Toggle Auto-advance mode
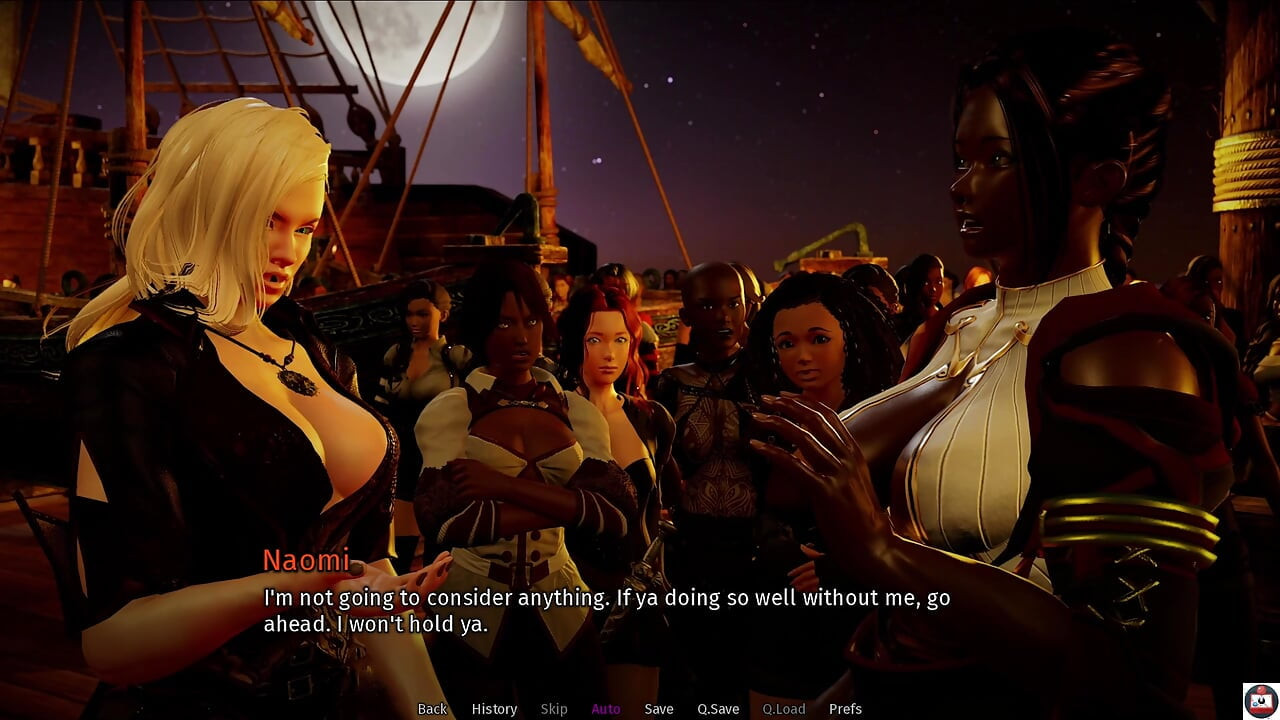Screen dimensions: 1280x720 coord(606,709)
